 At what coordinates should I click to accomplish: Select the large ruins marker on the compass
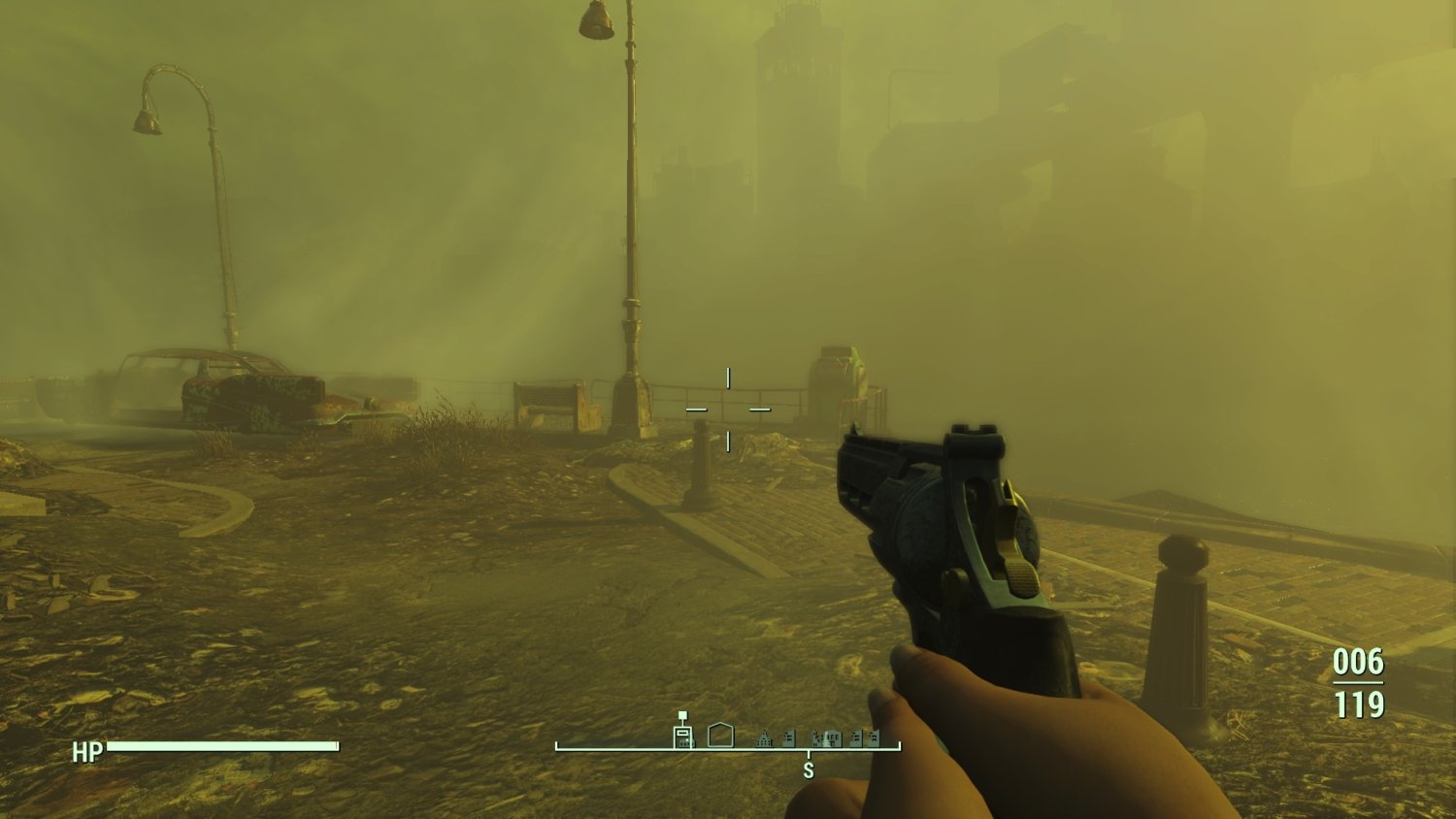click(828, 737)
